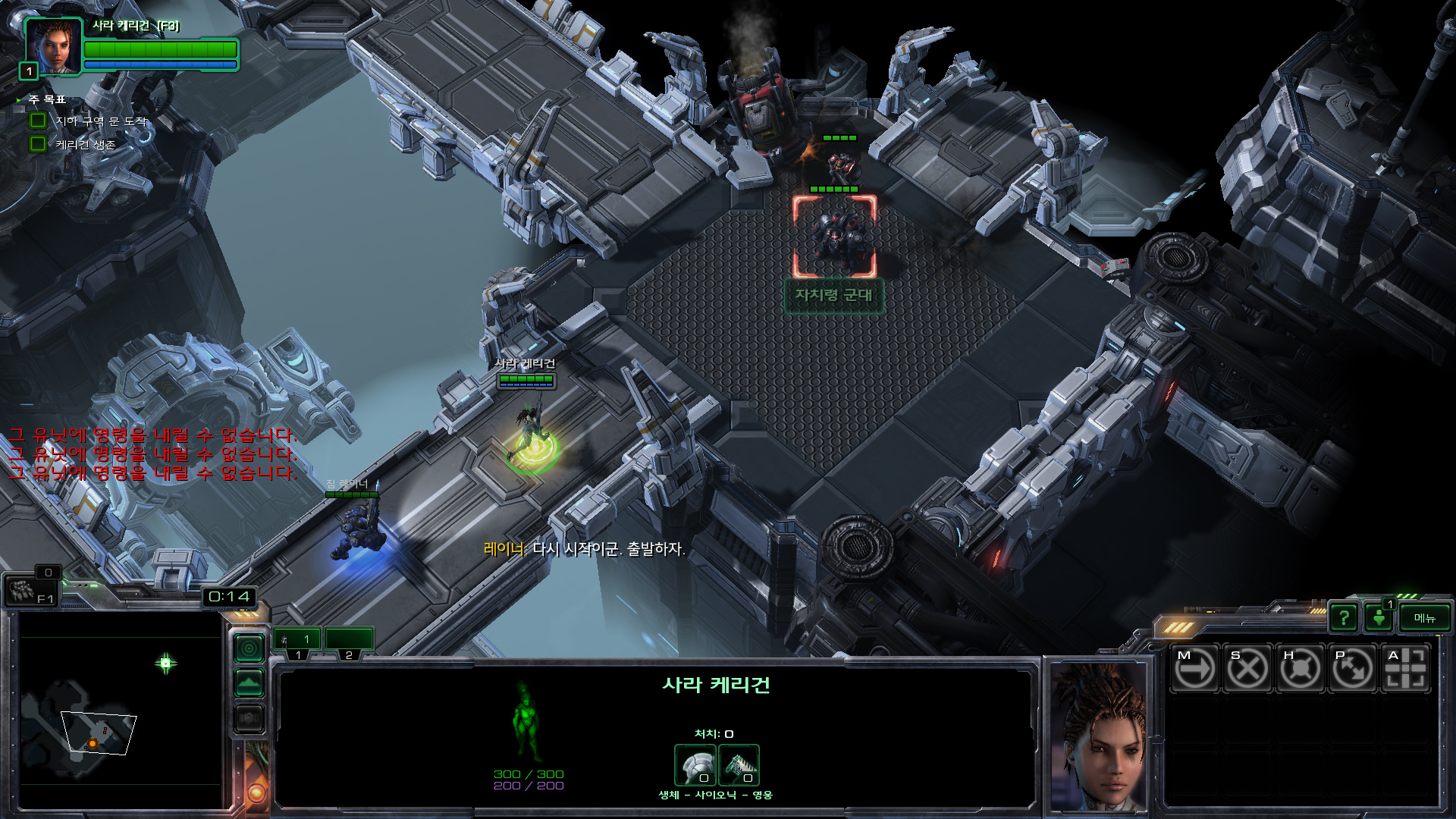Select control group 1 tab

click(x=297, y=641)
